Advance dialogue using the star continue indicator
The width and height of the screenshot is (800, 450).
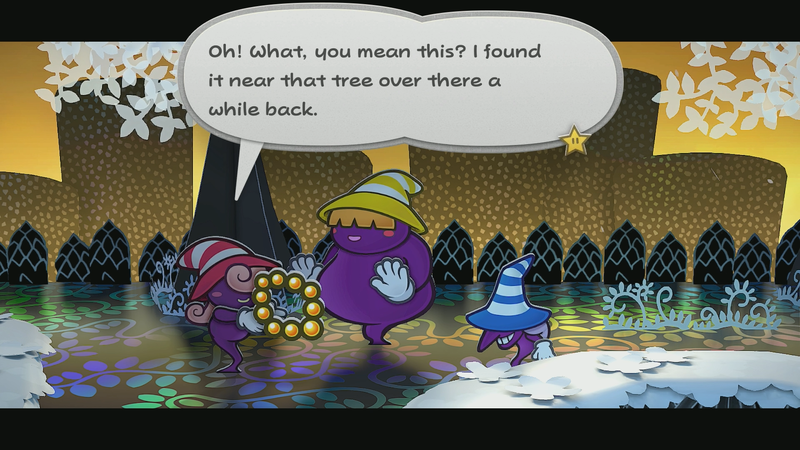coord(575,141)
